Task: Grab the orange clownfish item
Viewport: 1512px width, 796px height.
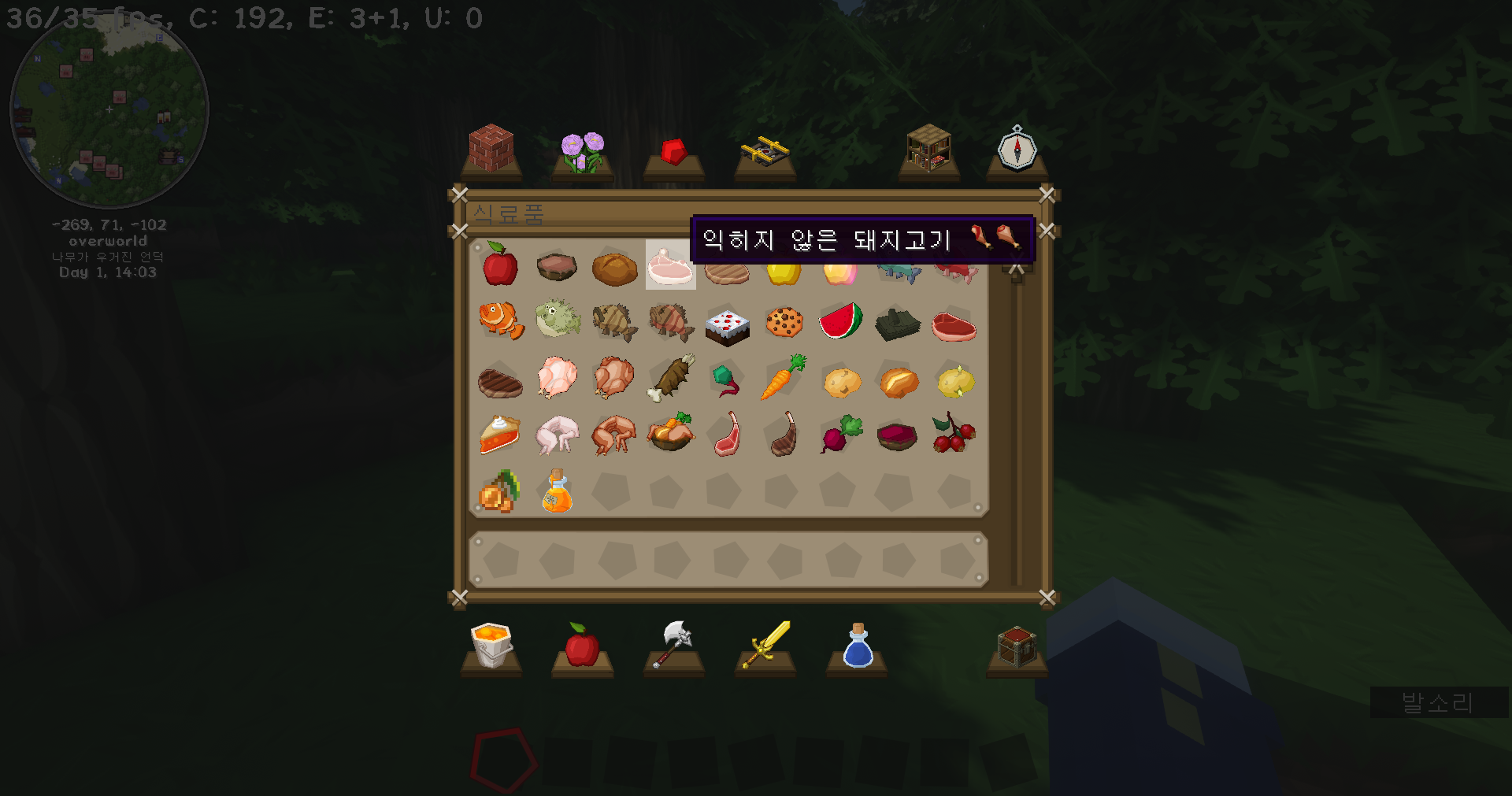Action: 501,320
